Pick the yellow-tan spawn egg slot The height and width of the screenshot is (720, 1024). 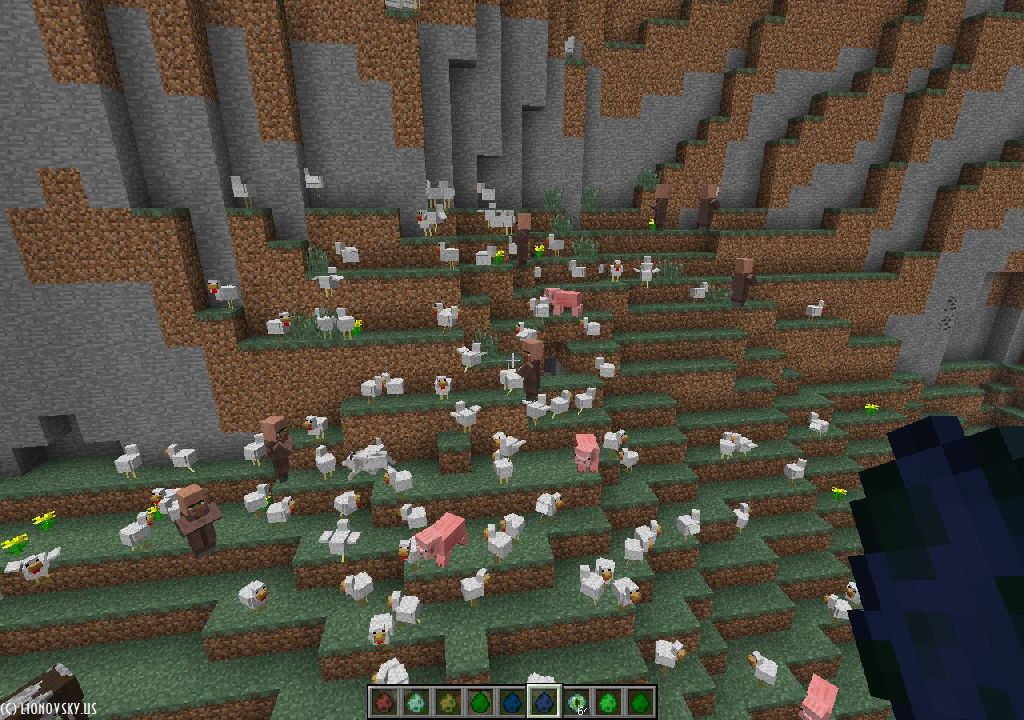448,702
